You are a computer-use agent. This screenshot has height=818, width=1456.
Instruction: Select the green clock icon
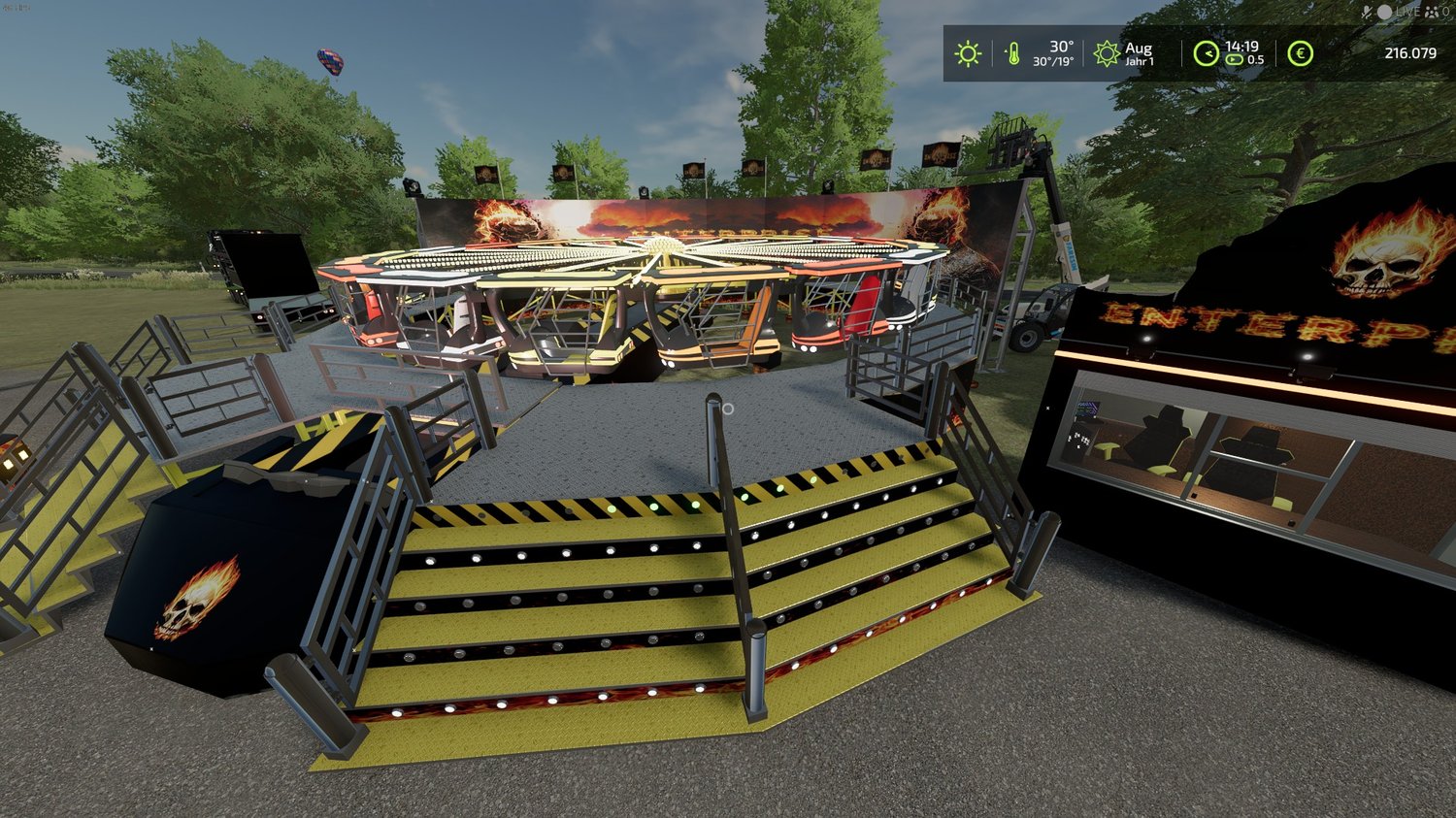point(1206,53)
